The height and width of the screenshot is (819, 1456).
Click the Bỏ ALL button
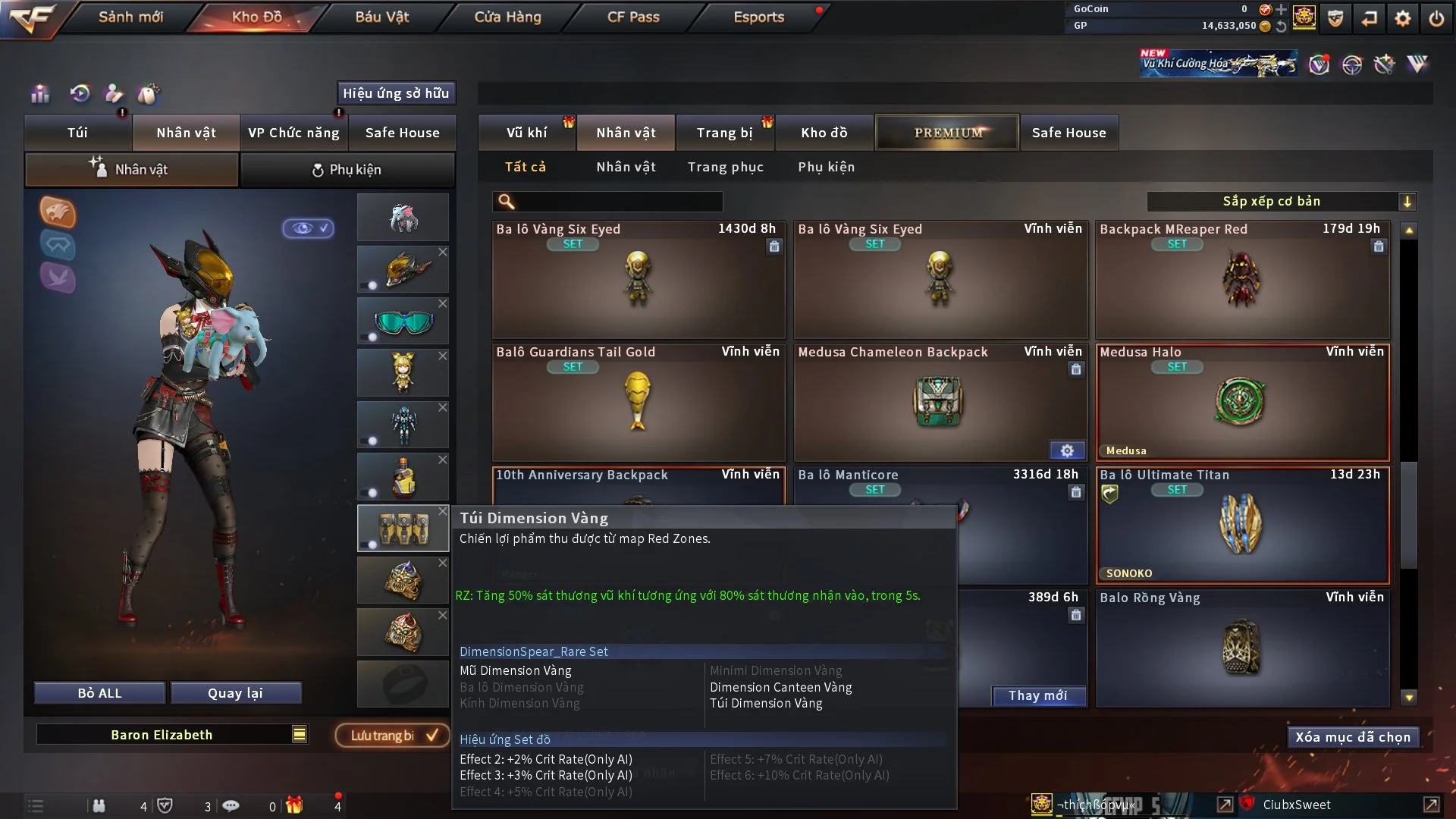(x=99, y=693)
